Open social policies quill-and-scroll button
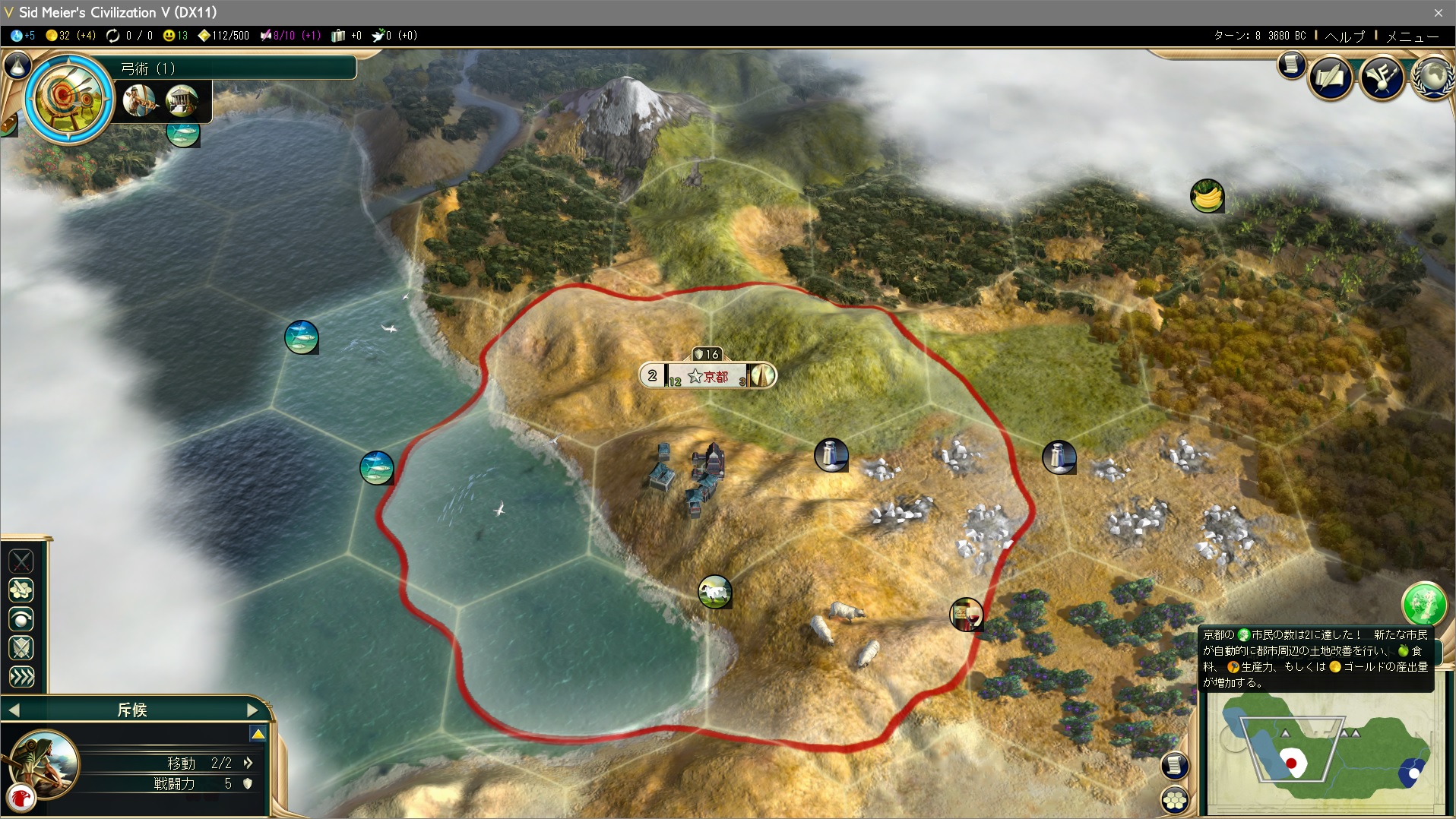Screen dimensions: 1456x819 [1331, 77]
